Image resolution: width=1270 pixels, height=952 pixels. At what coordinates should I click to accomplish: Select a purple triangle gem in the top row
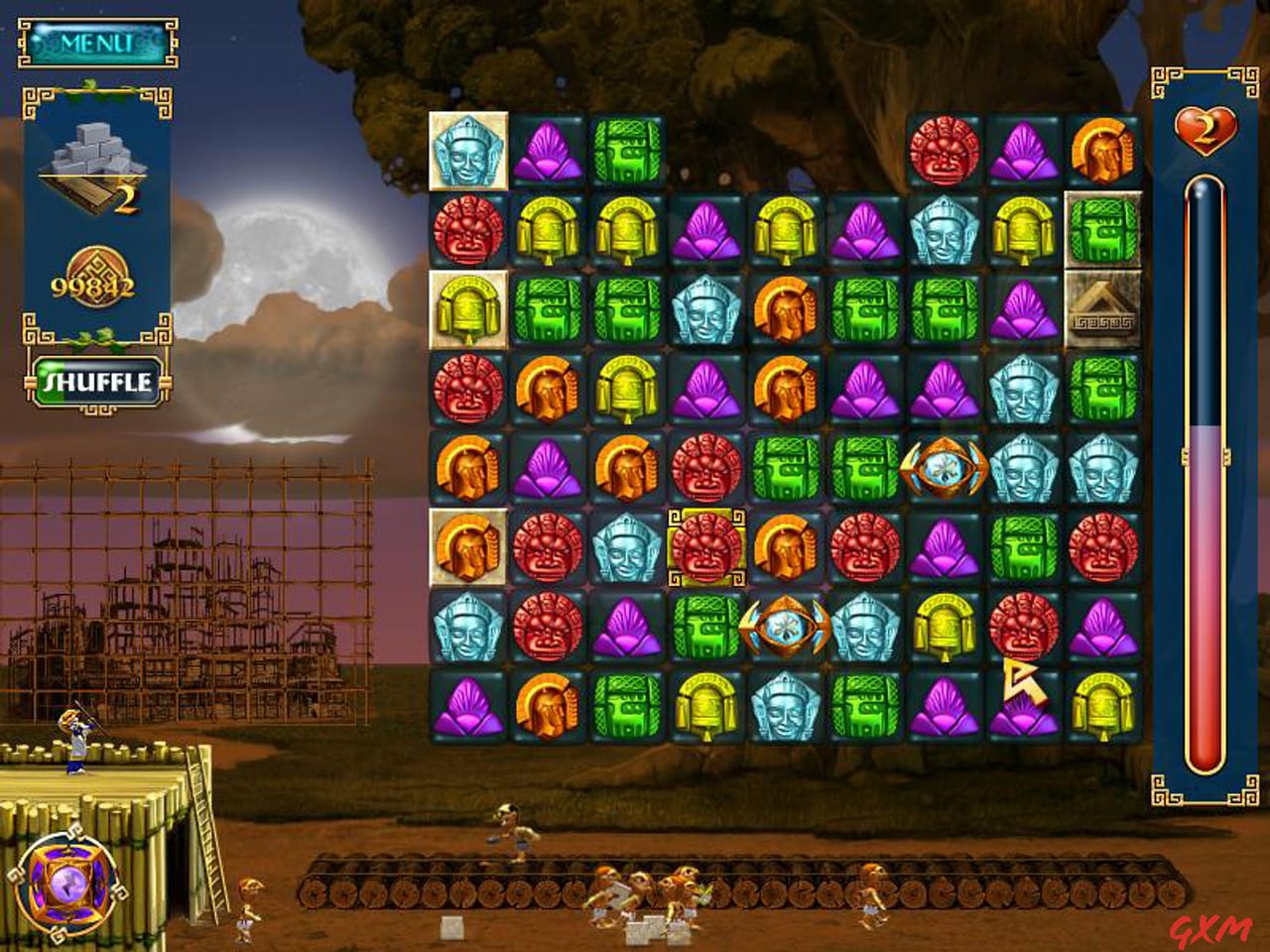coord(546,149)
